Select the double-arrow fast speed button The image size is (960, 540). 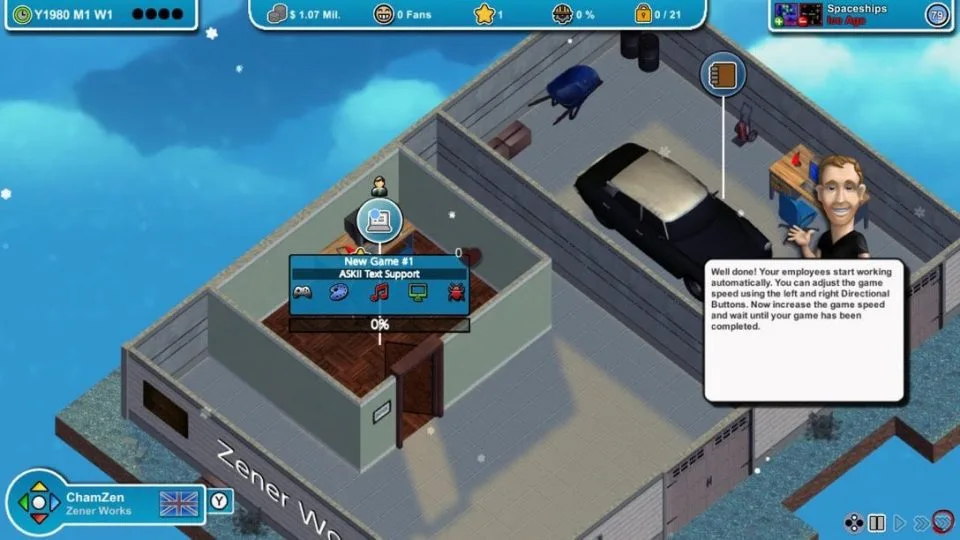(919, 523)
